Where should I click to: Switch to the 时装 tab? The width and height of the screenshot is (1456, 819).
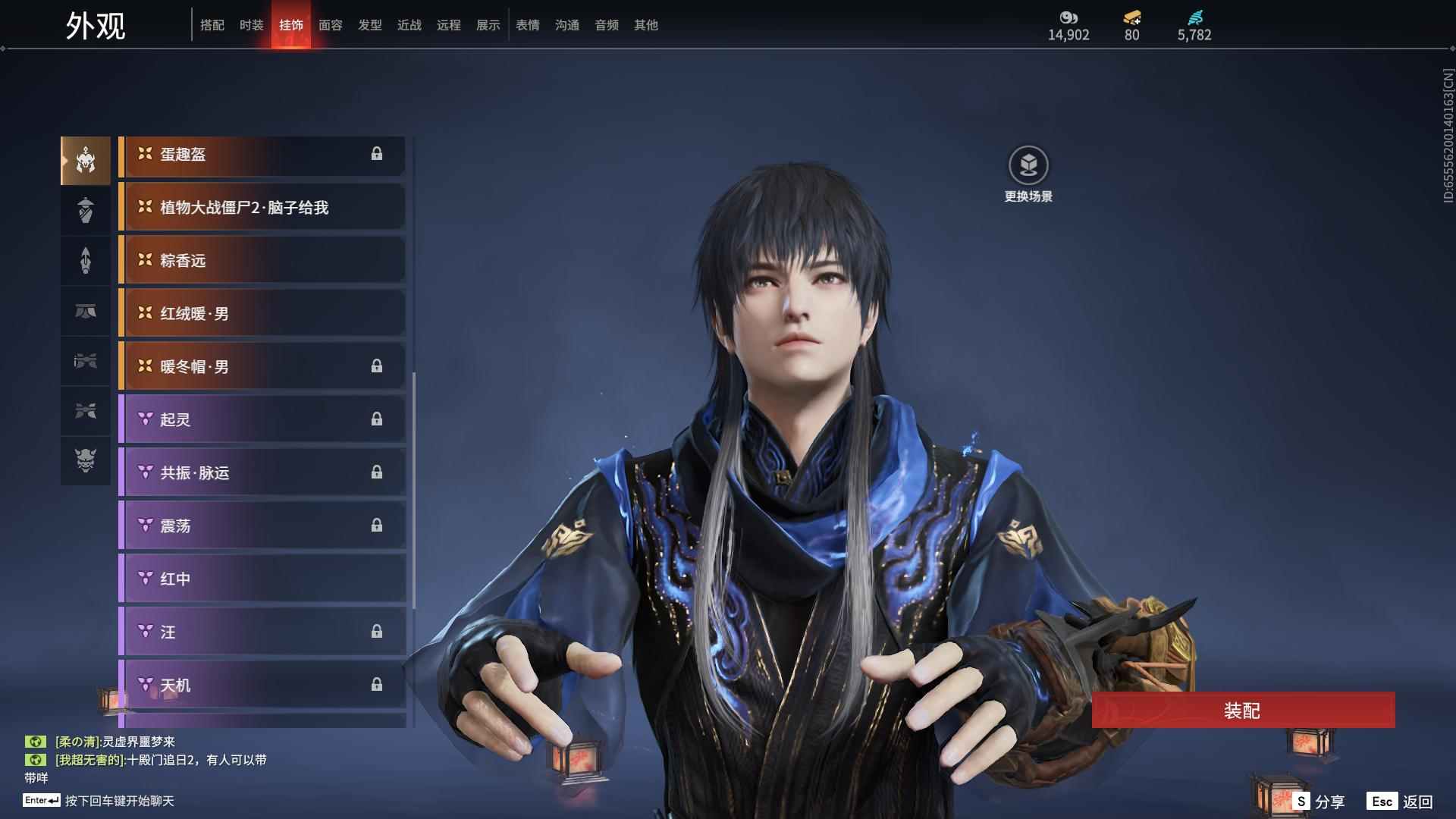point(251,25)
